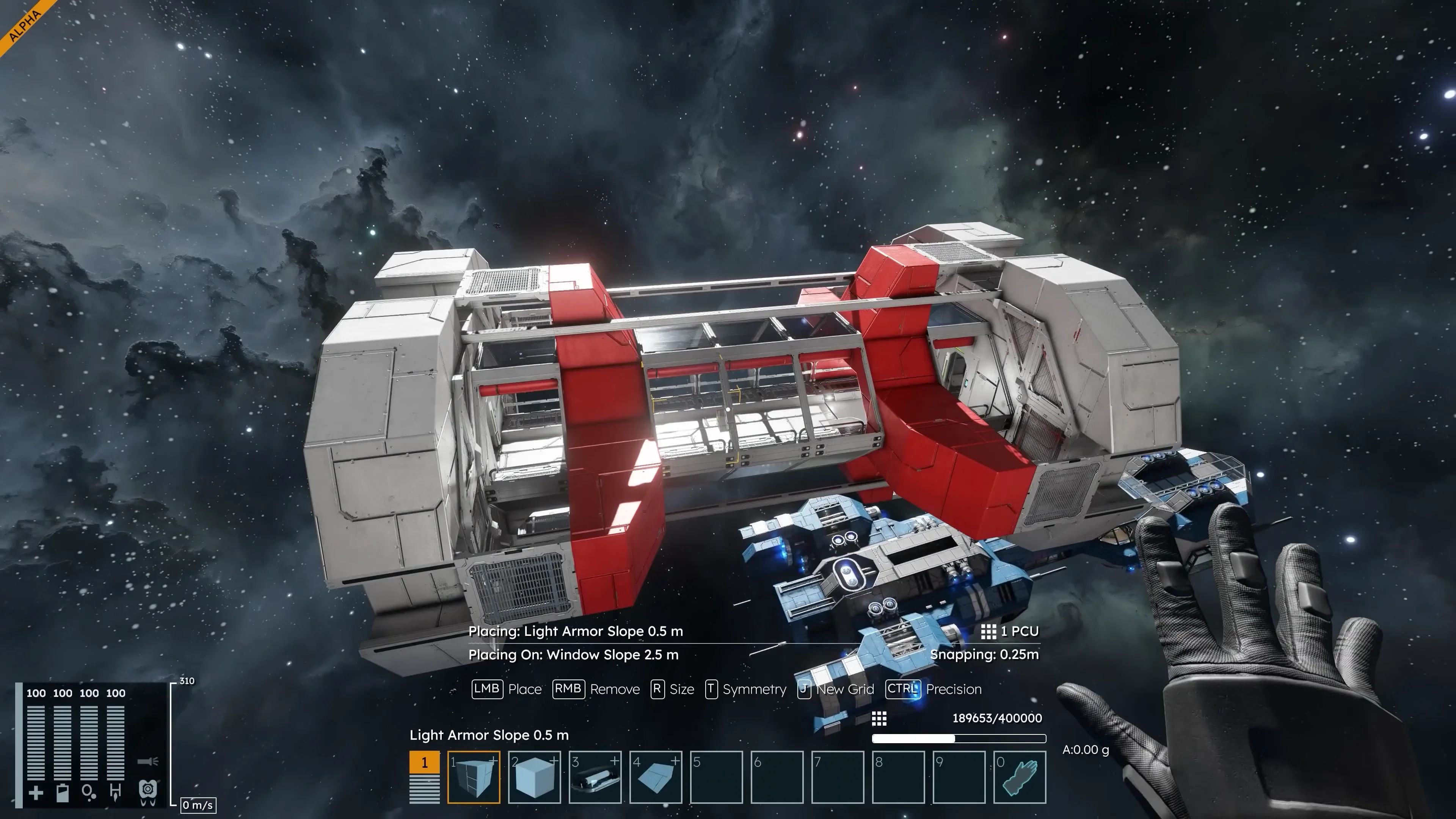This screenshot has width=1456, height=819.
Task: Click the orange toolbar page 1 indicator
Action: [x=425, y=763]
